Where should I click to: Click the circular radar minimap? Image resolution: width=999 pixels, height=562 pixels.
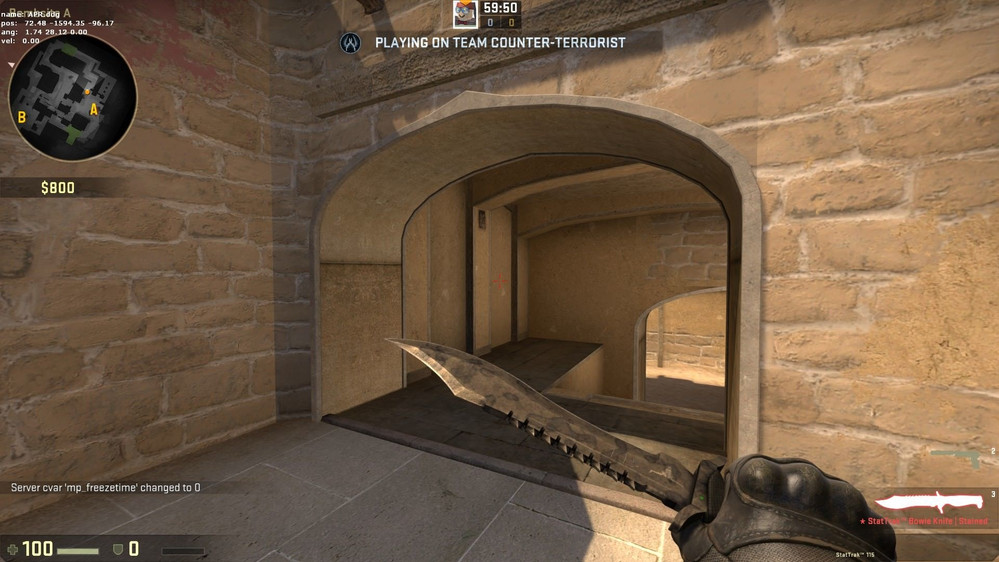pos(72,97)
